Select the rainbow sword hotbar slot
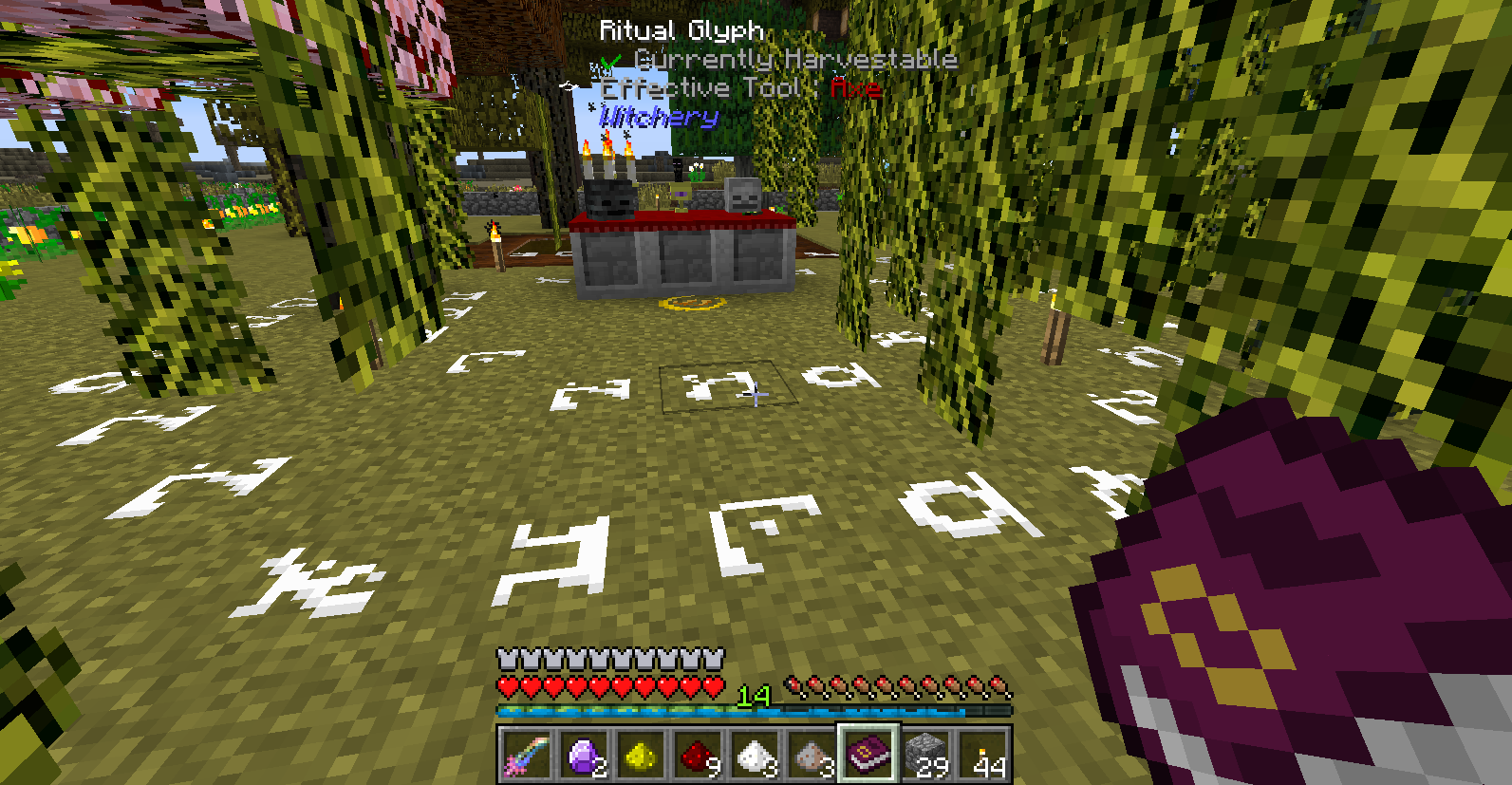The image size is (1512, 785). click(525, 756)
